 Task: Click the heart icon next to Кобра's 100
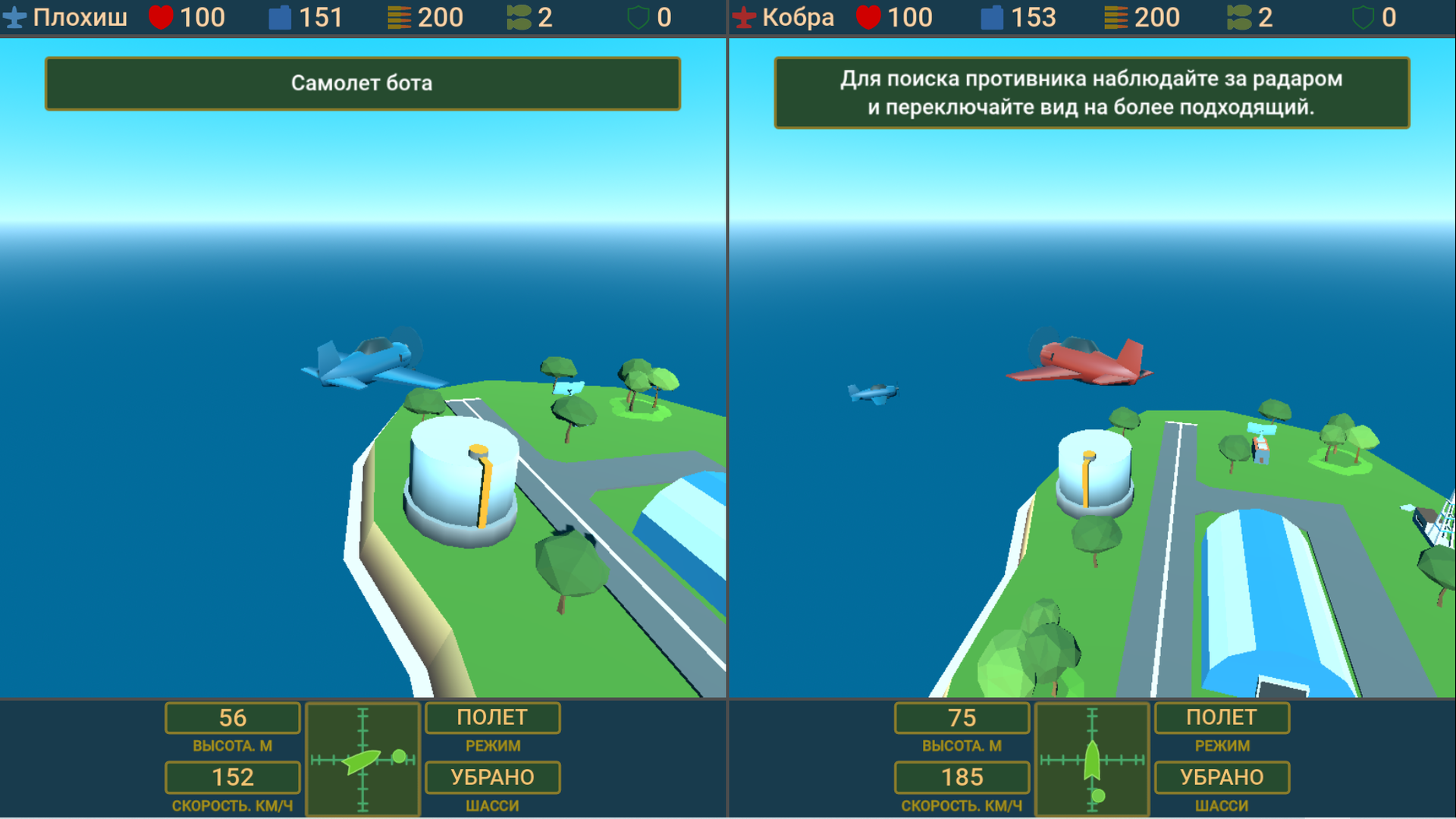[x=871, y=16]
